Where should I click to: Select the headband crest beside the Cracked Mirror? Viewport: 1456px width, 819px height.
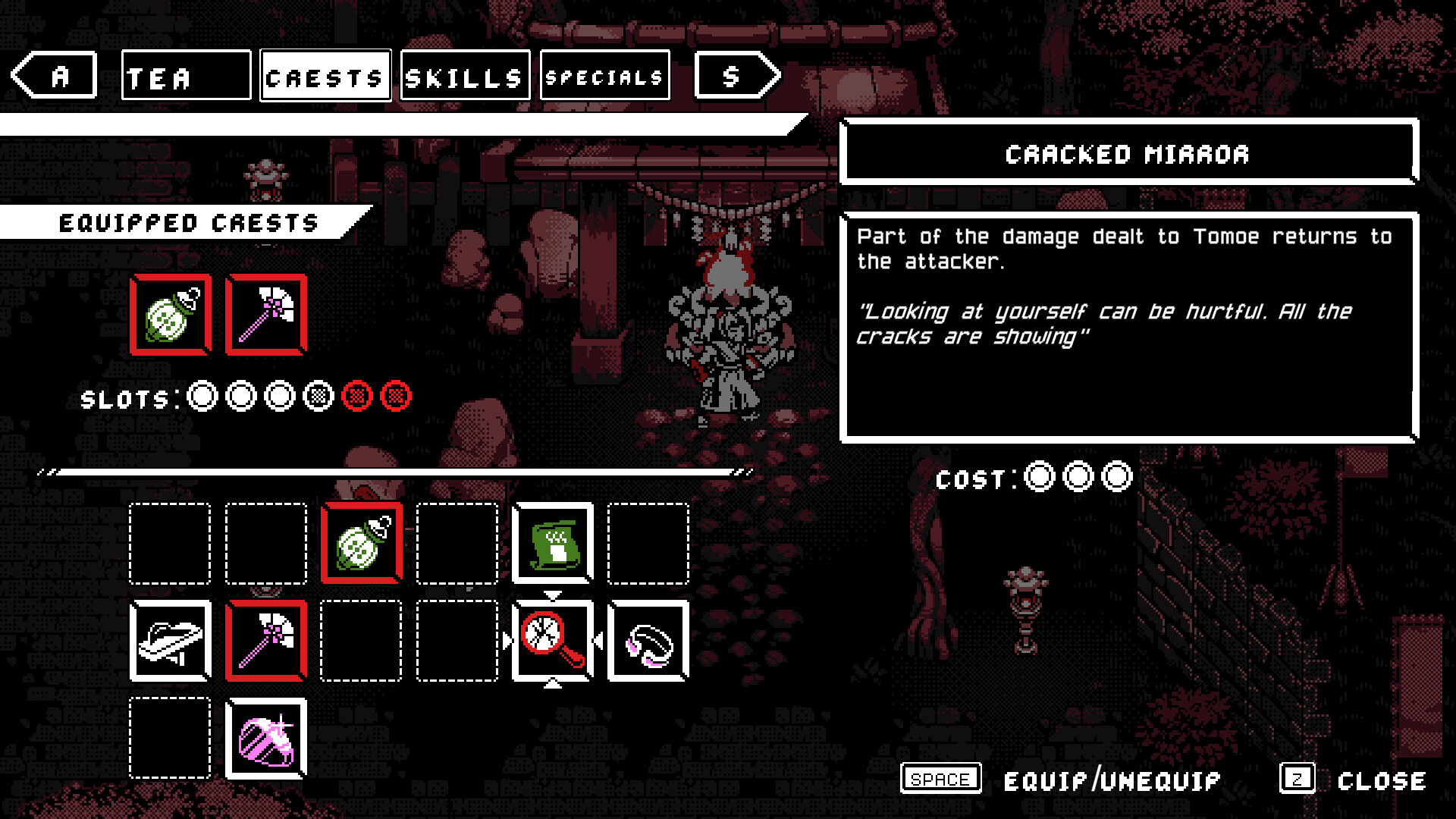click(648, 639)
